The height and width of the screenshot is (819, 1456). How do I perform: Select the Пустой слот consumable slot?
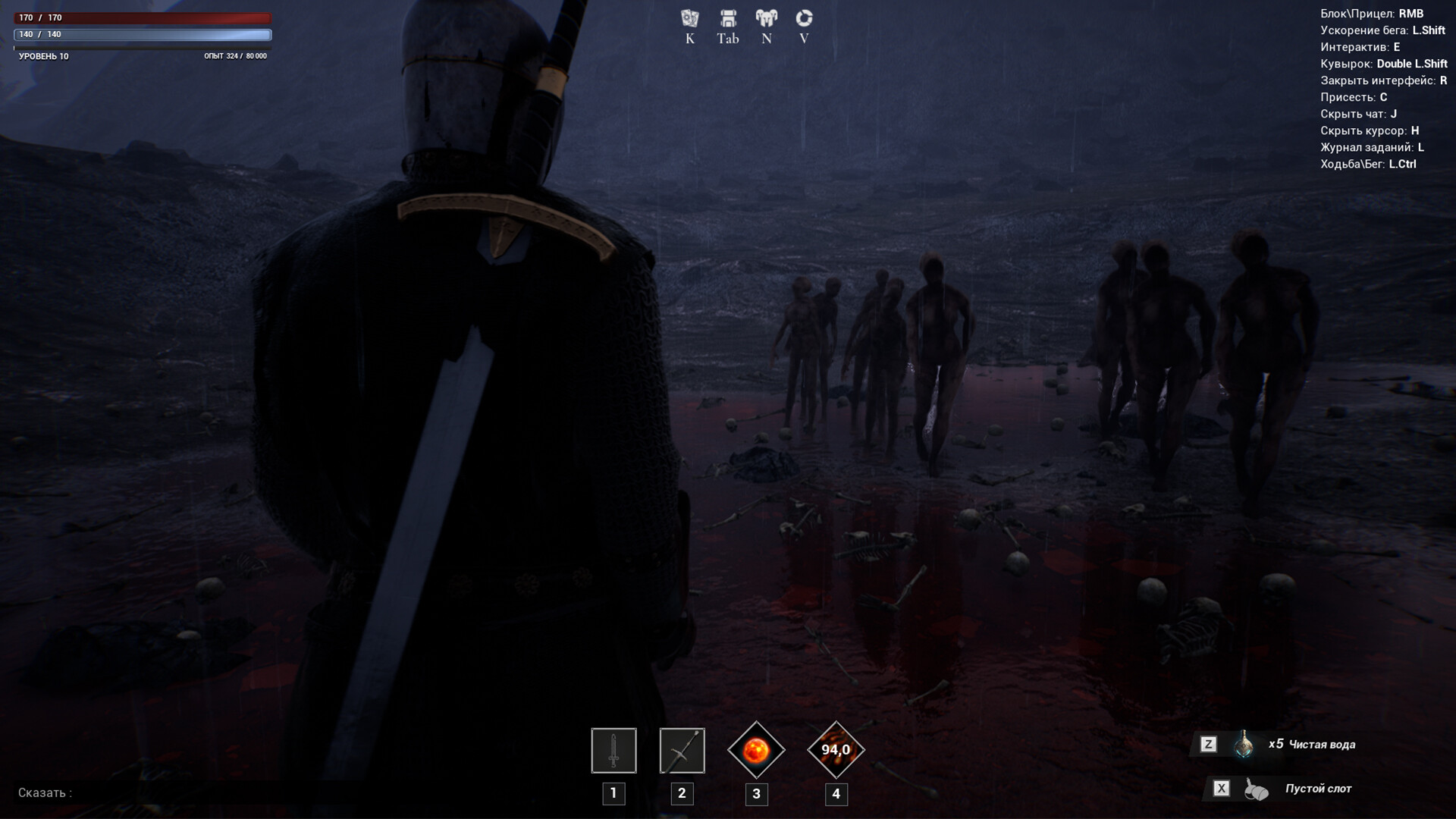point(1256,789)
